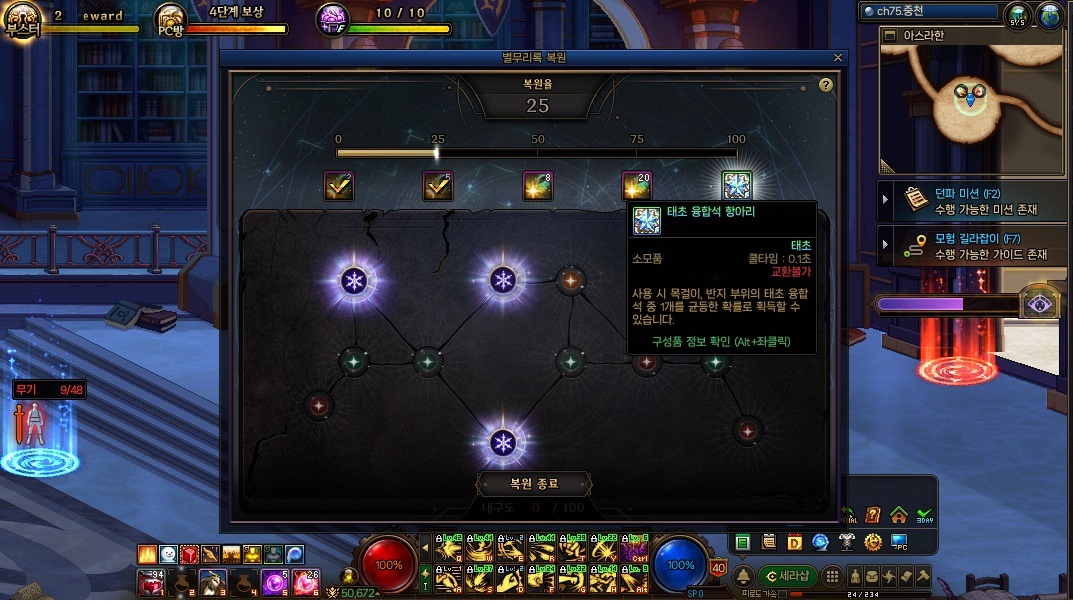Select the restoration reward icon marked 20

click(x=637, y=185)
